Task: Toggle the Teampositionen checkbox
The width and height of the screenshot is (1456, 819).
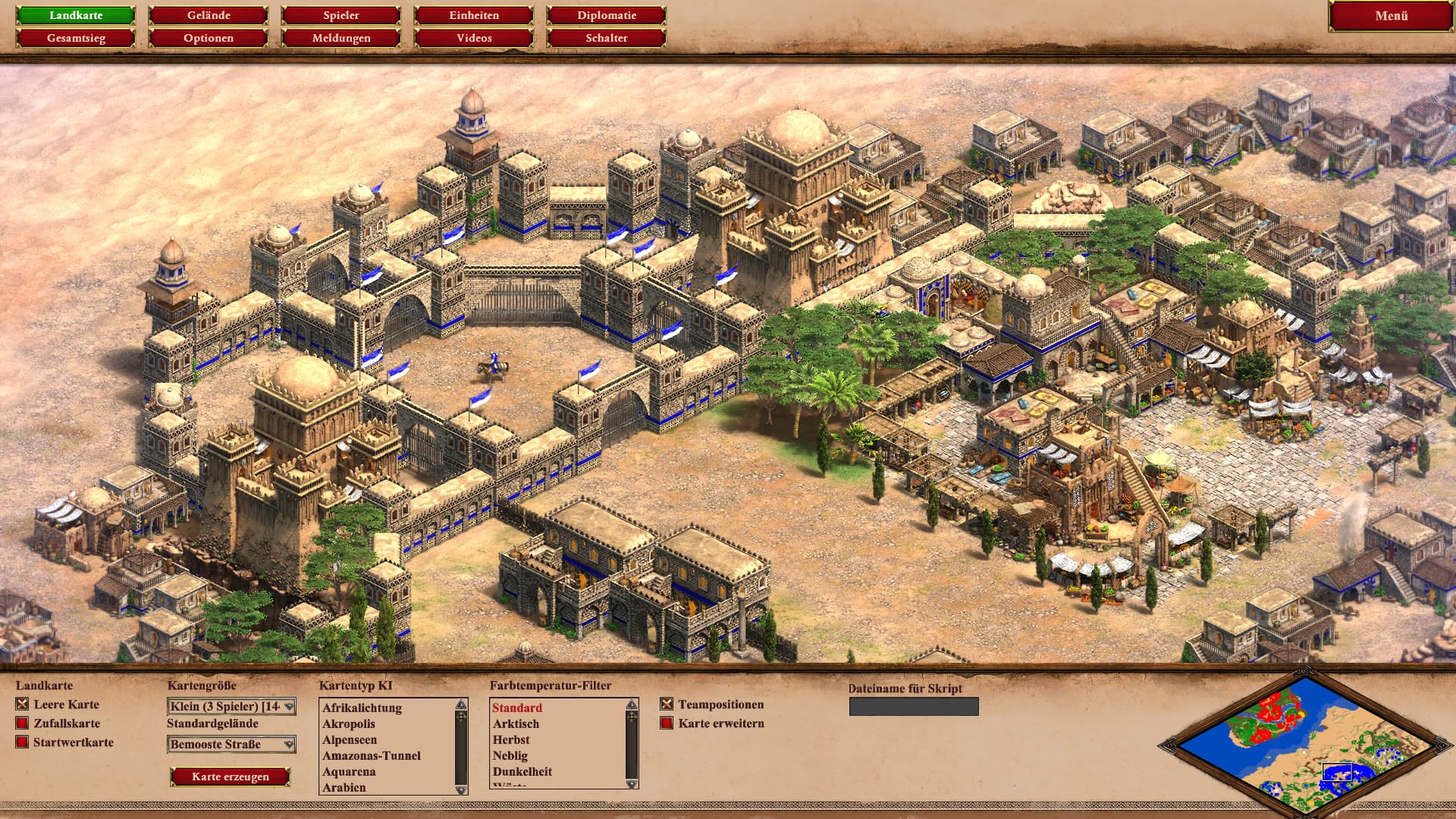Action: point(667,704)
